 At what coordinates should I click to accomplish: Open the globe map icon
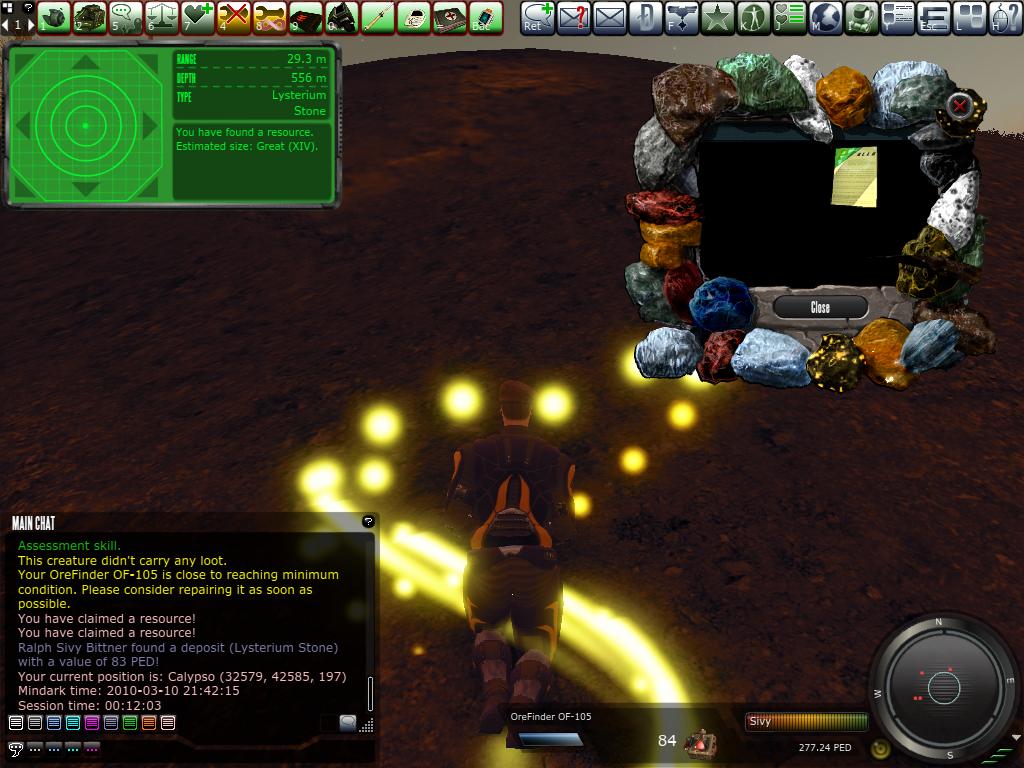coord(826,16)
